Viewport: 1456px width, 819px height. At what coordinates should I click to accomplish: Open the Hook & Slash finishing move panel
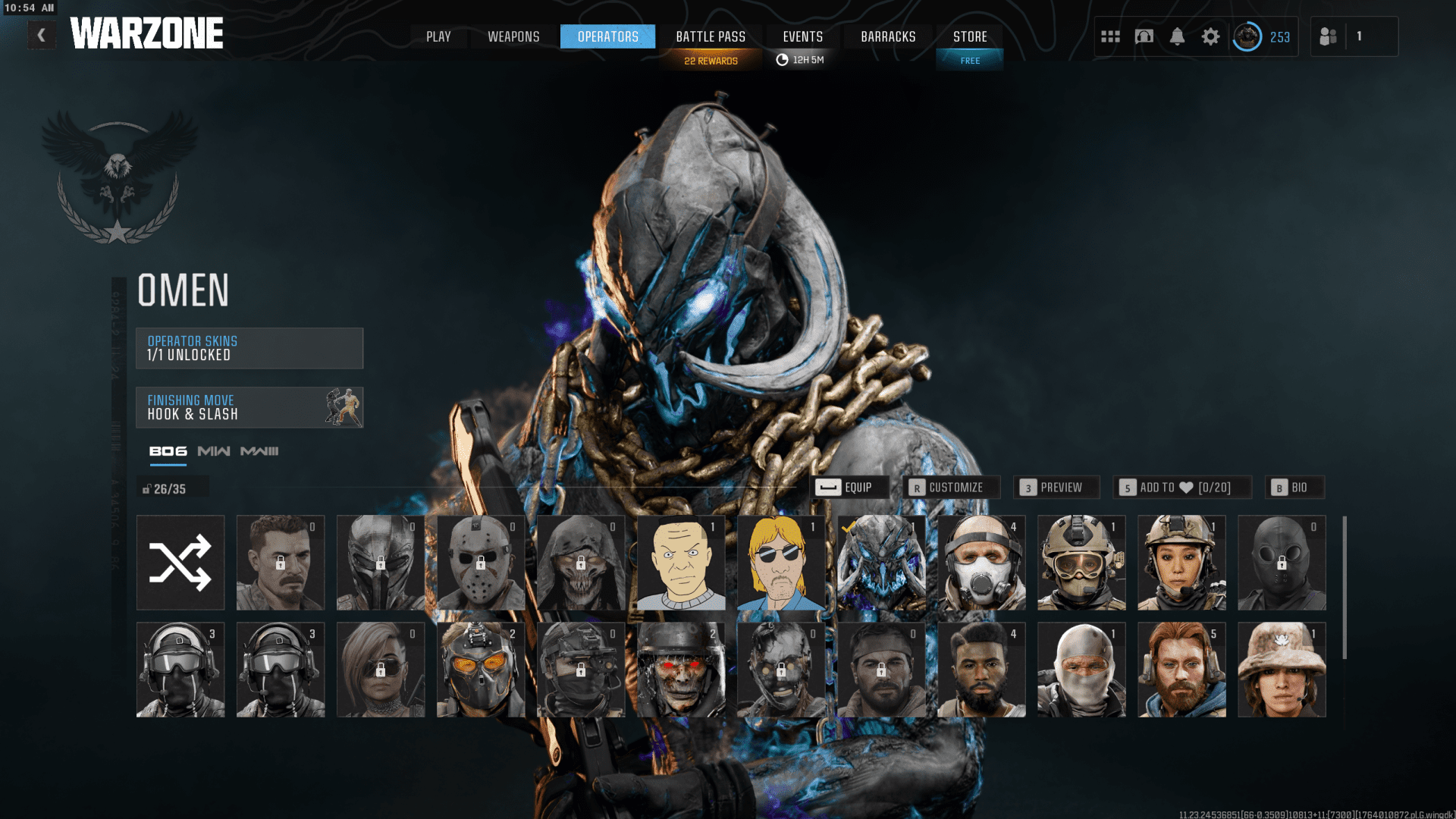(x=249, y=407)
